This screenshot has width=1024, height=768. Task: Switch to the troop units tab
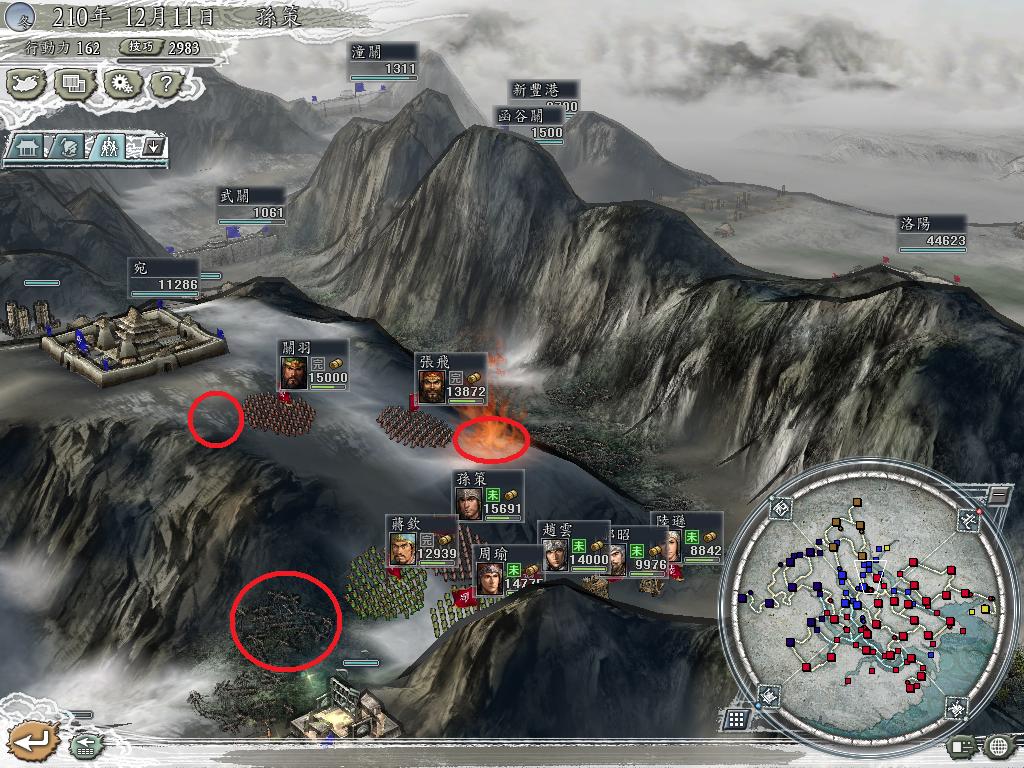coord(105,147)
